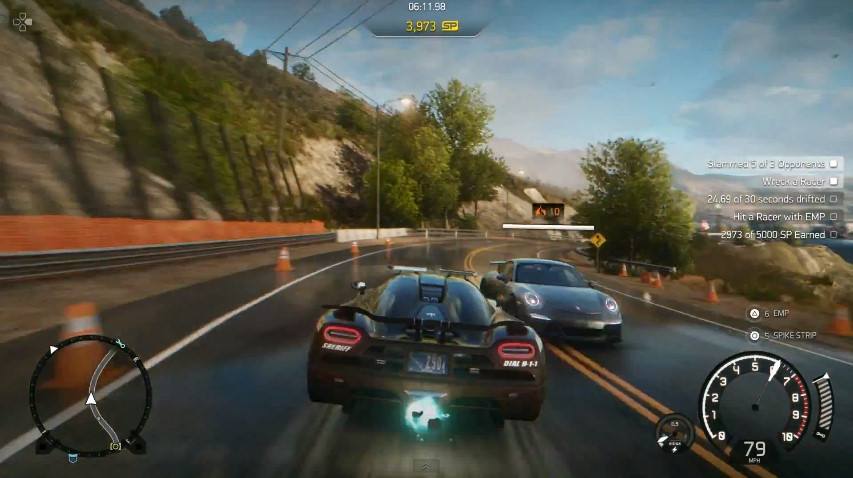Viewport: 853px width, 478px height.
Task: Select the EMP pursuit tech
Action: coord(776,313)
